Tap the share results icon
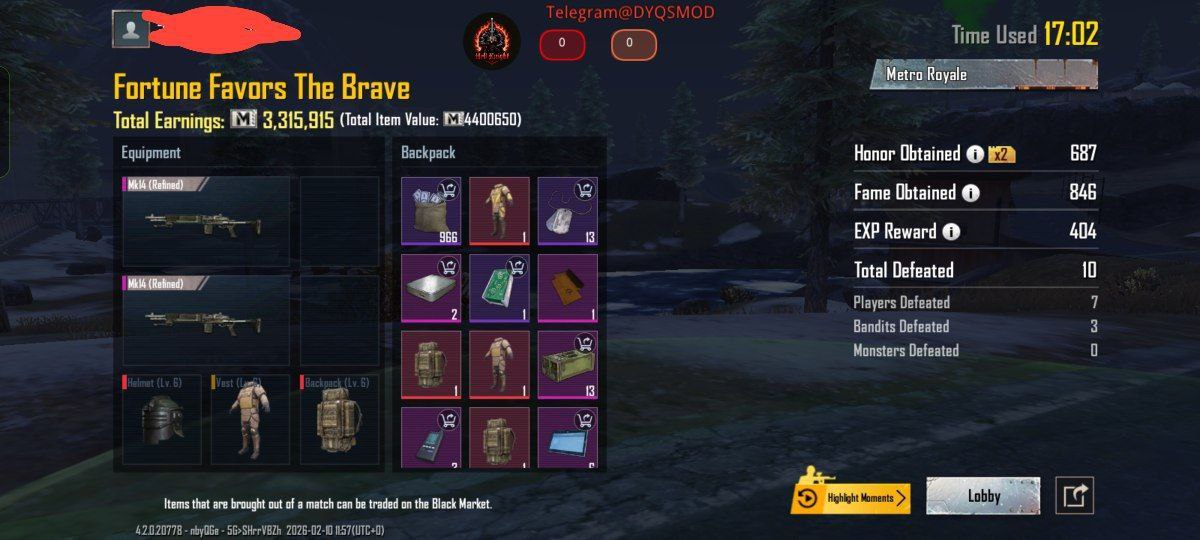 [1075, 496]
